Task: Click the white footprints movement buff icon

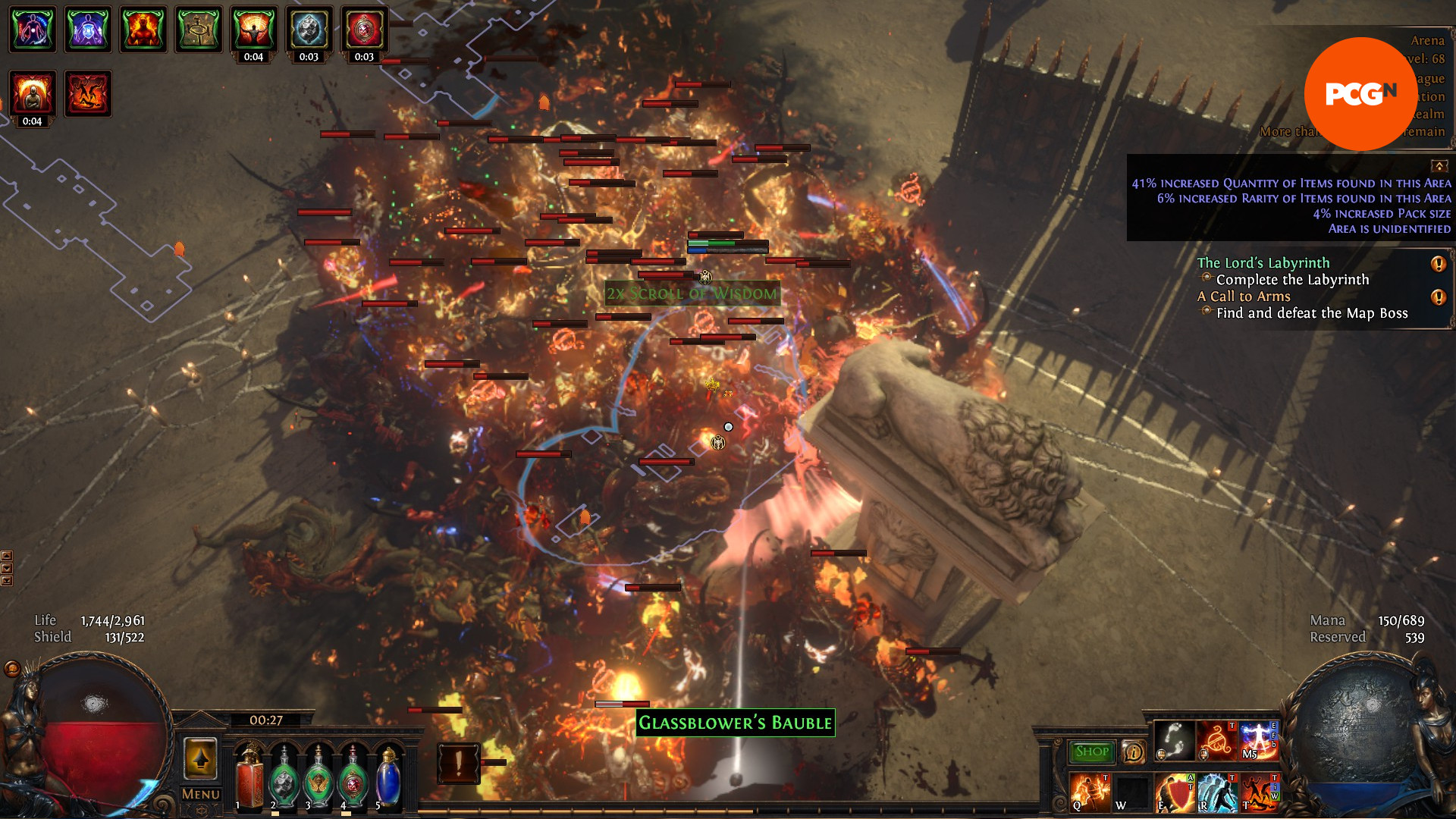Action: tap(1174, 739)
